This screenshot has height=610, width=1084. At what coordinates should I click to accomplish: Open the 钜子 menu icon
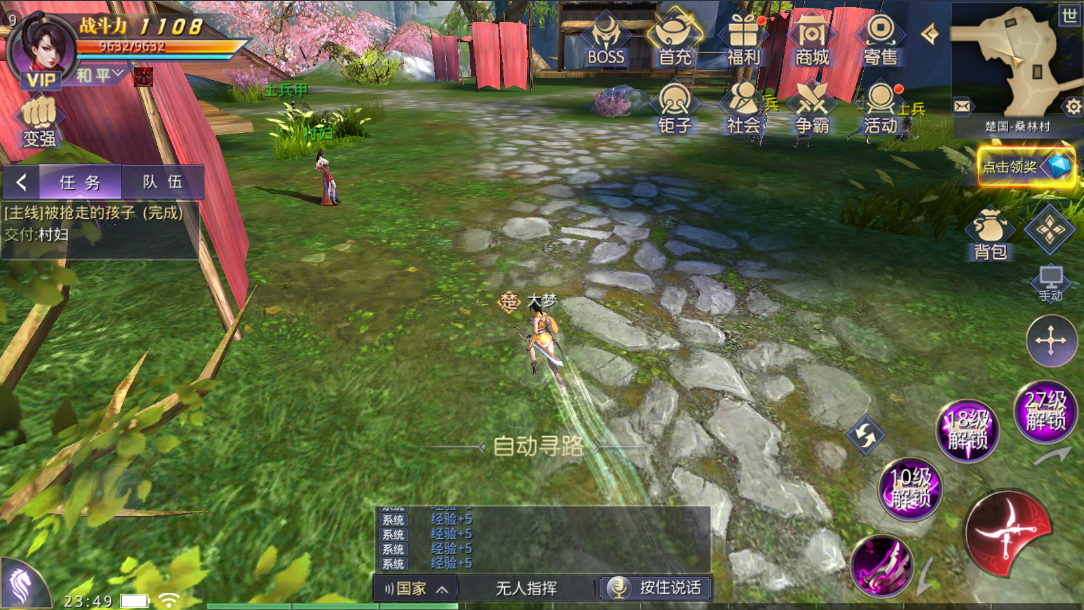tap(675, 108)
